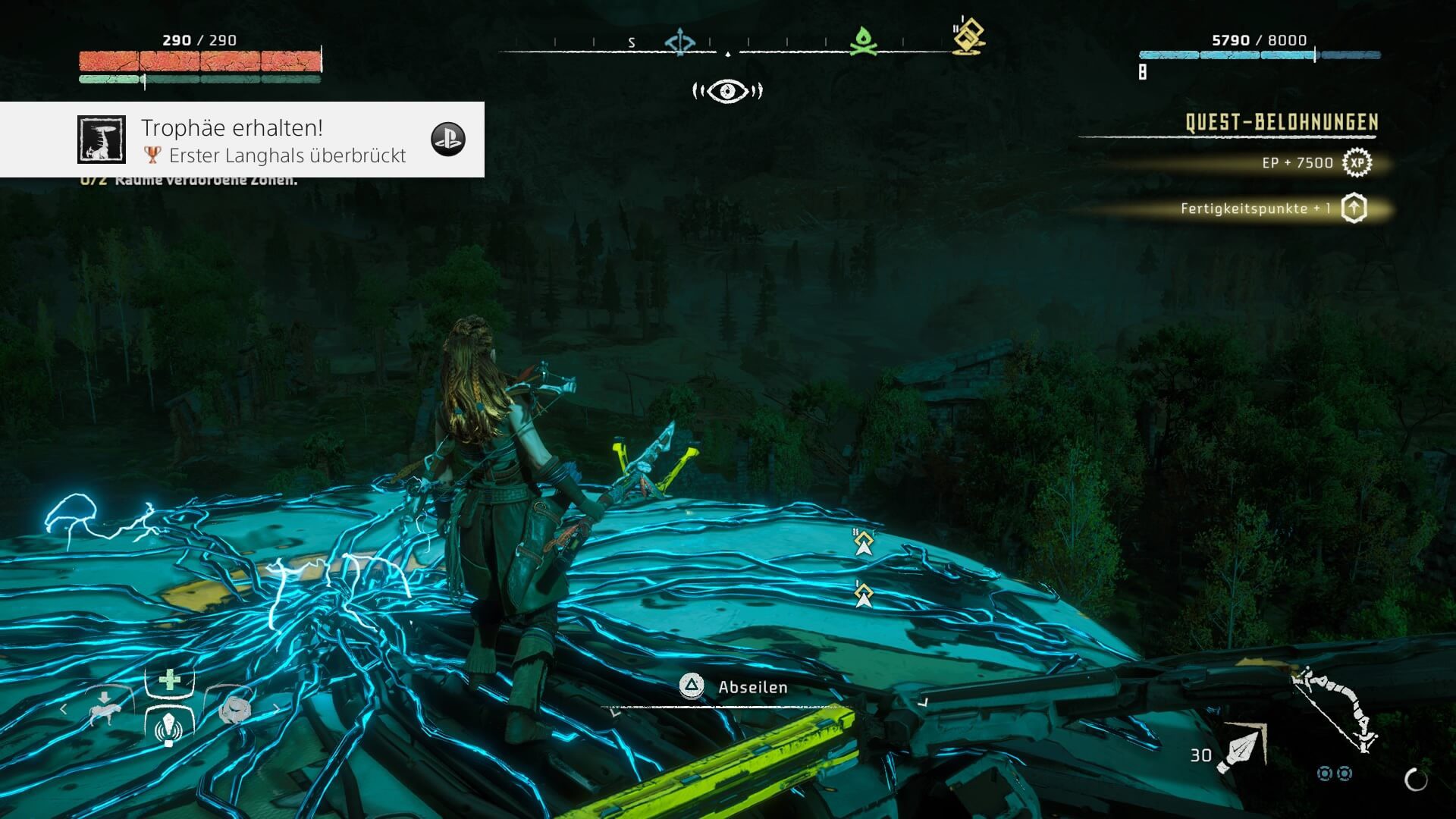This screenshot has width=1456, height=819.
Task: Cycle tools with the left arrow
Action: pos(64,709)
